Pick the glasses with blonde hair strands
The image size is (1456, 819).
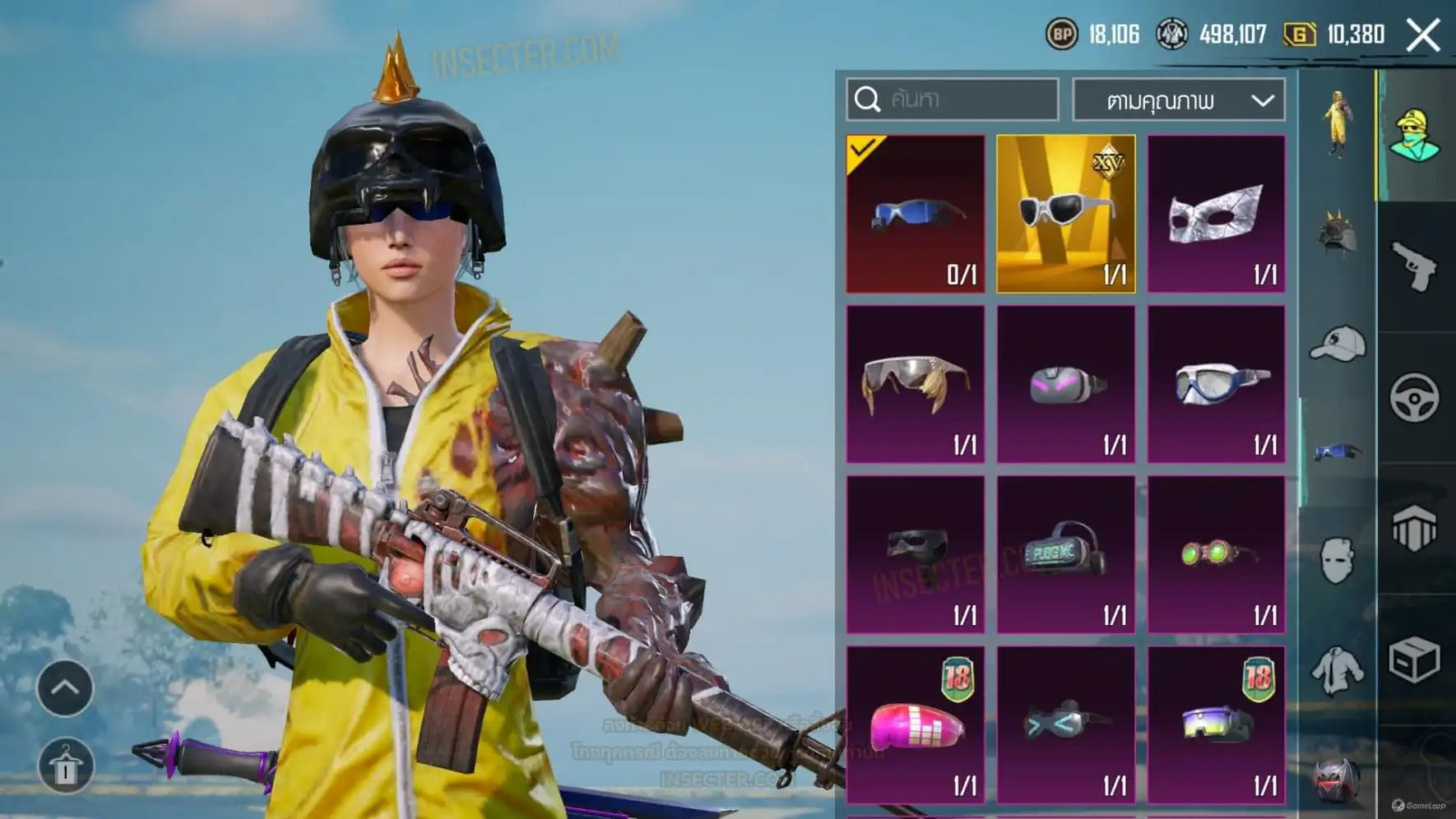pyautogui.click(x=916, y=384)
